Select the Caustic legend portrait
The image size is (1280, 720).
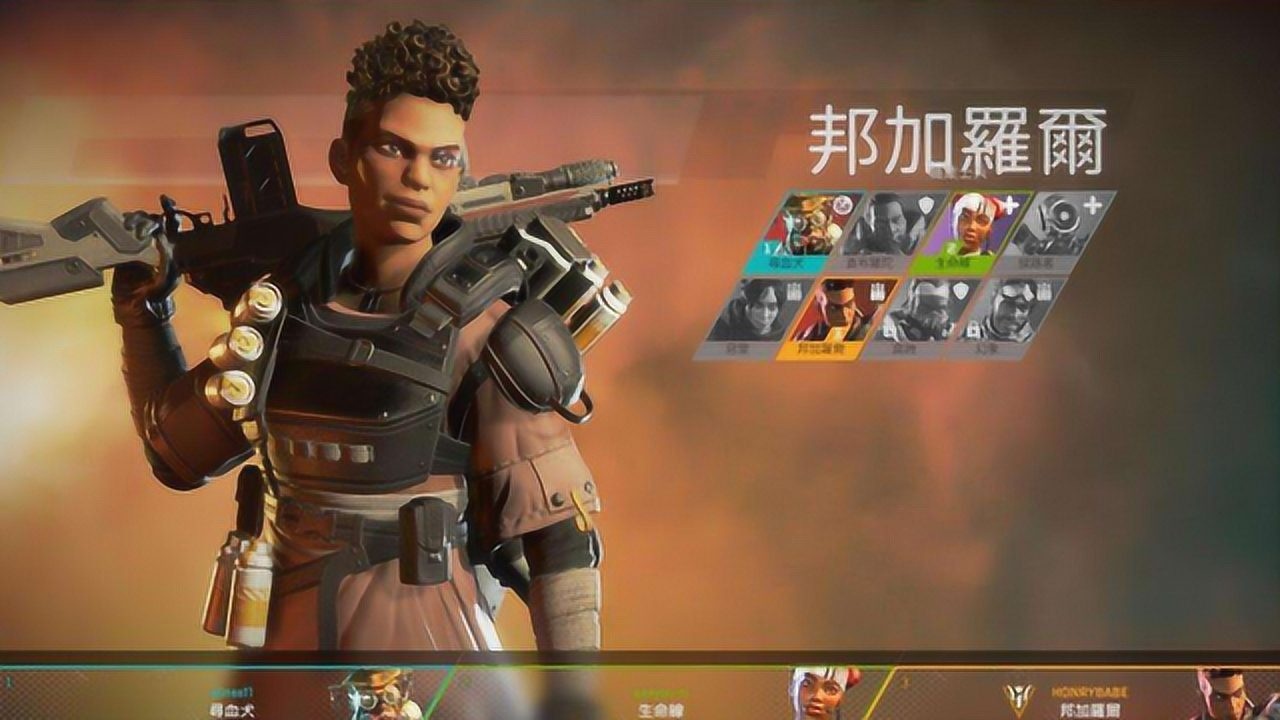click(920, 308)
